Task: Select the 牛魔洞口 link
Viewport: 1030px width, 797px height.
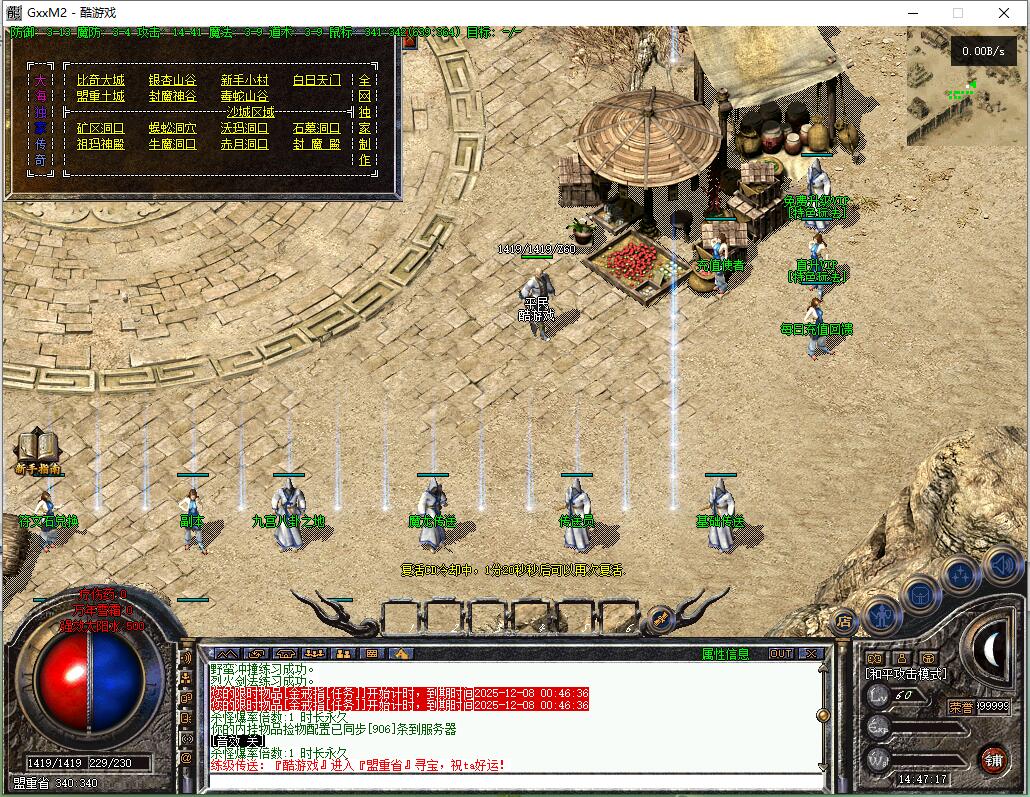Action: click(x=173, y=144)
